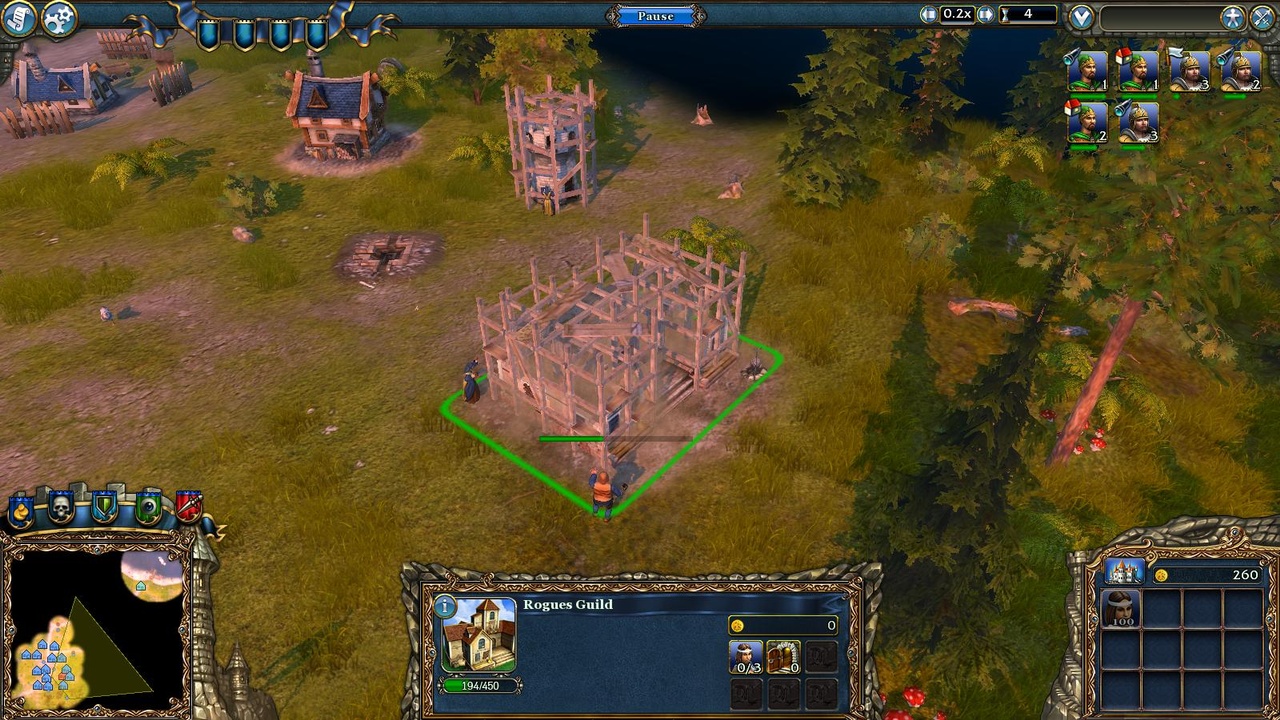This screenshot has width=1280, height=720.
Task: Select the explore flag with the eye
Action: 148,506
